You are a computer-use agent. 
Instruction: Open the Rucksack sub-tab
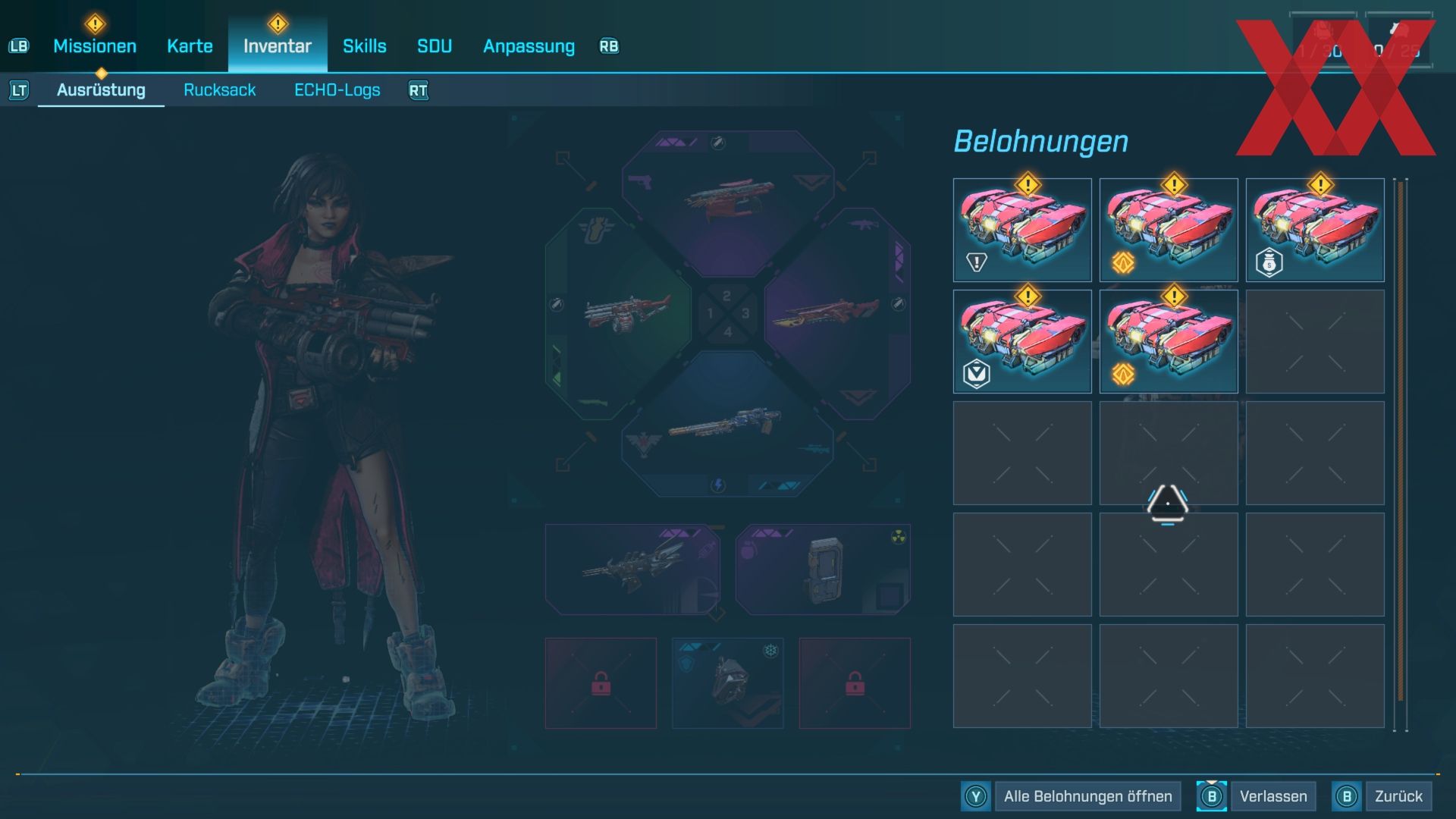(x=219, y=90)
